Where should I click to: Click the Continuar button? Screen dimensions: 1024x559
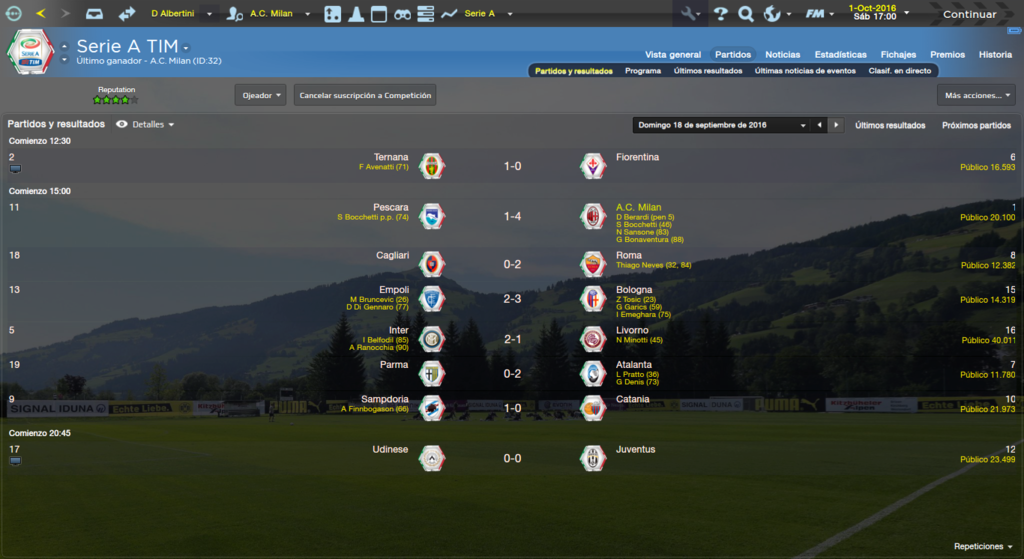(969, 14)
